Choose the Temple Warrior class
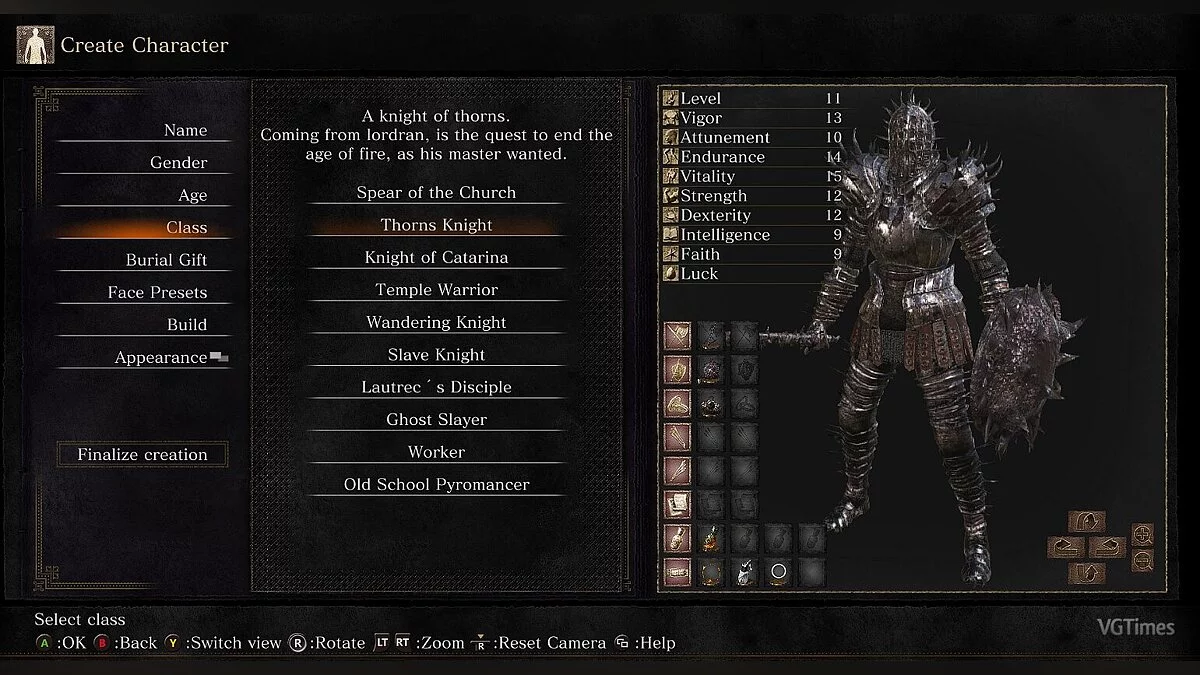The image size is (1200, 675). pyautogui.click(x=436, y=290)
